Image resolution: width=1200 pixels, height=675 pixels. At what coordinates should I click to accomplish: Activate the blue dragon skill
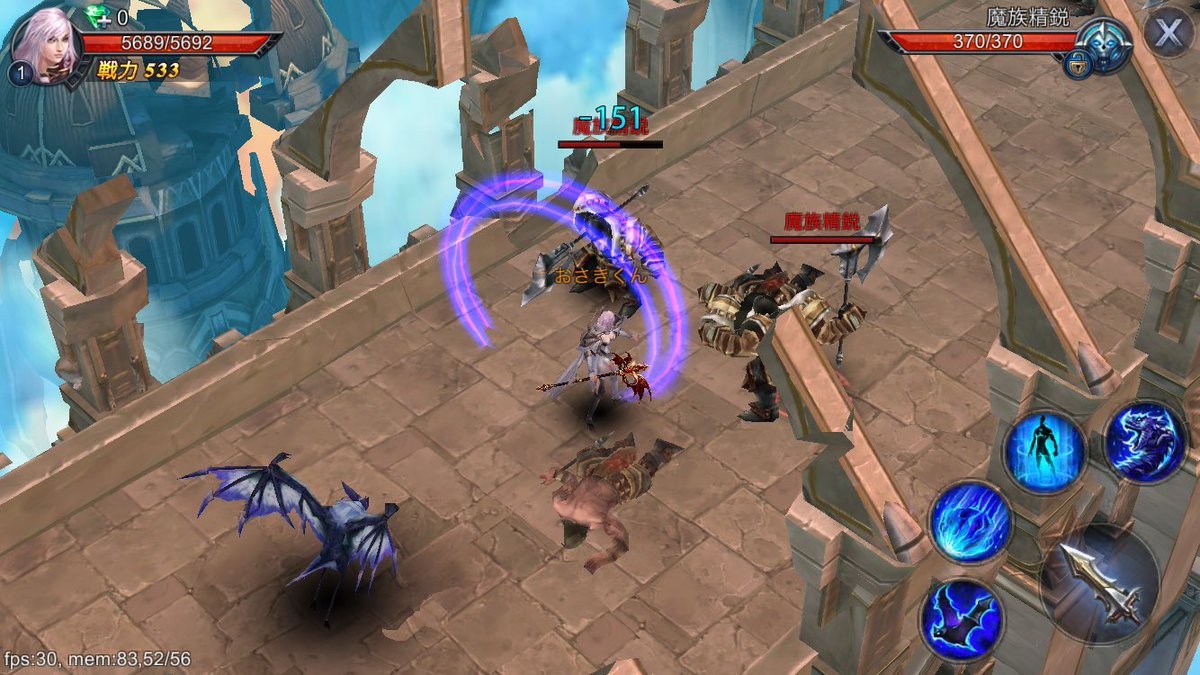(x=1146, y=442)
